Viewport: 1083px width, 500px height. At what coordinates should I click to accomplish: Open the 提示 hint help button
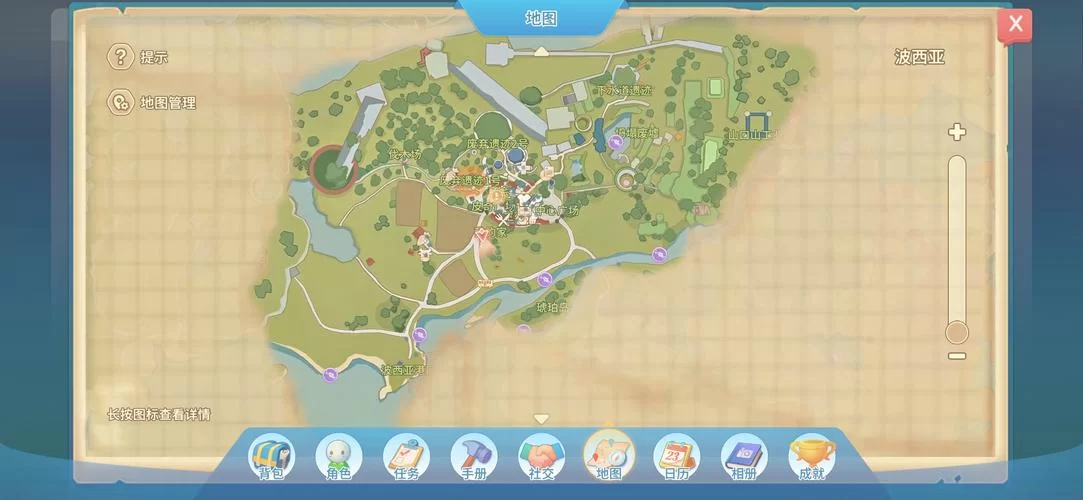click(x=121, y=57)
